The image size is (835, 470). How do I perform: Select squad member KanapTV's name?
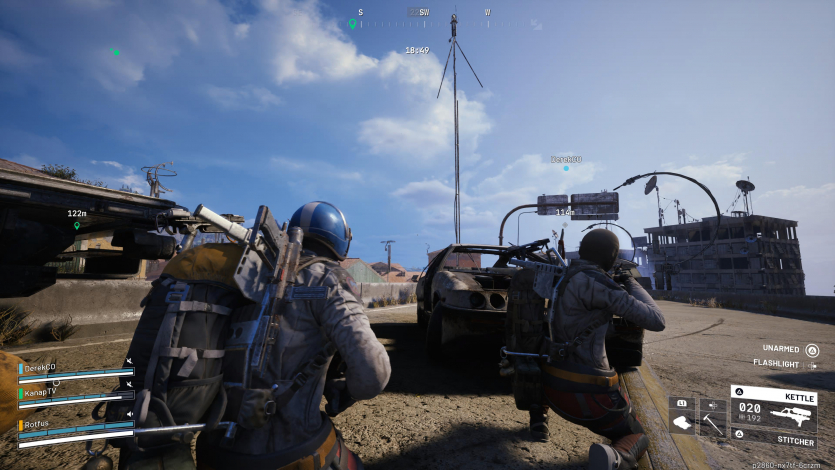(x=41, y=394)
